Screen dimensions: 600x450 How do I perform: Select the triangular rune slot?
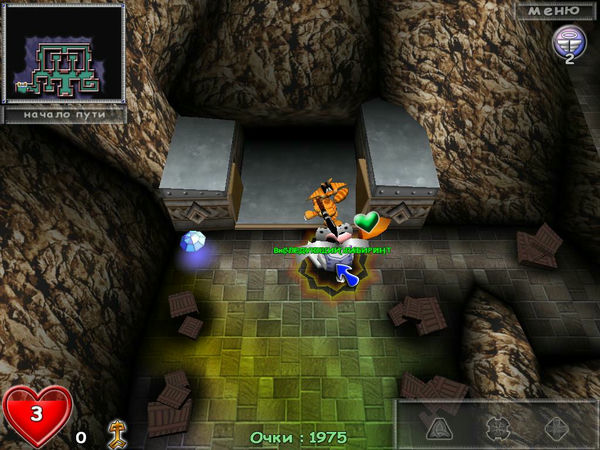point(440,427)
